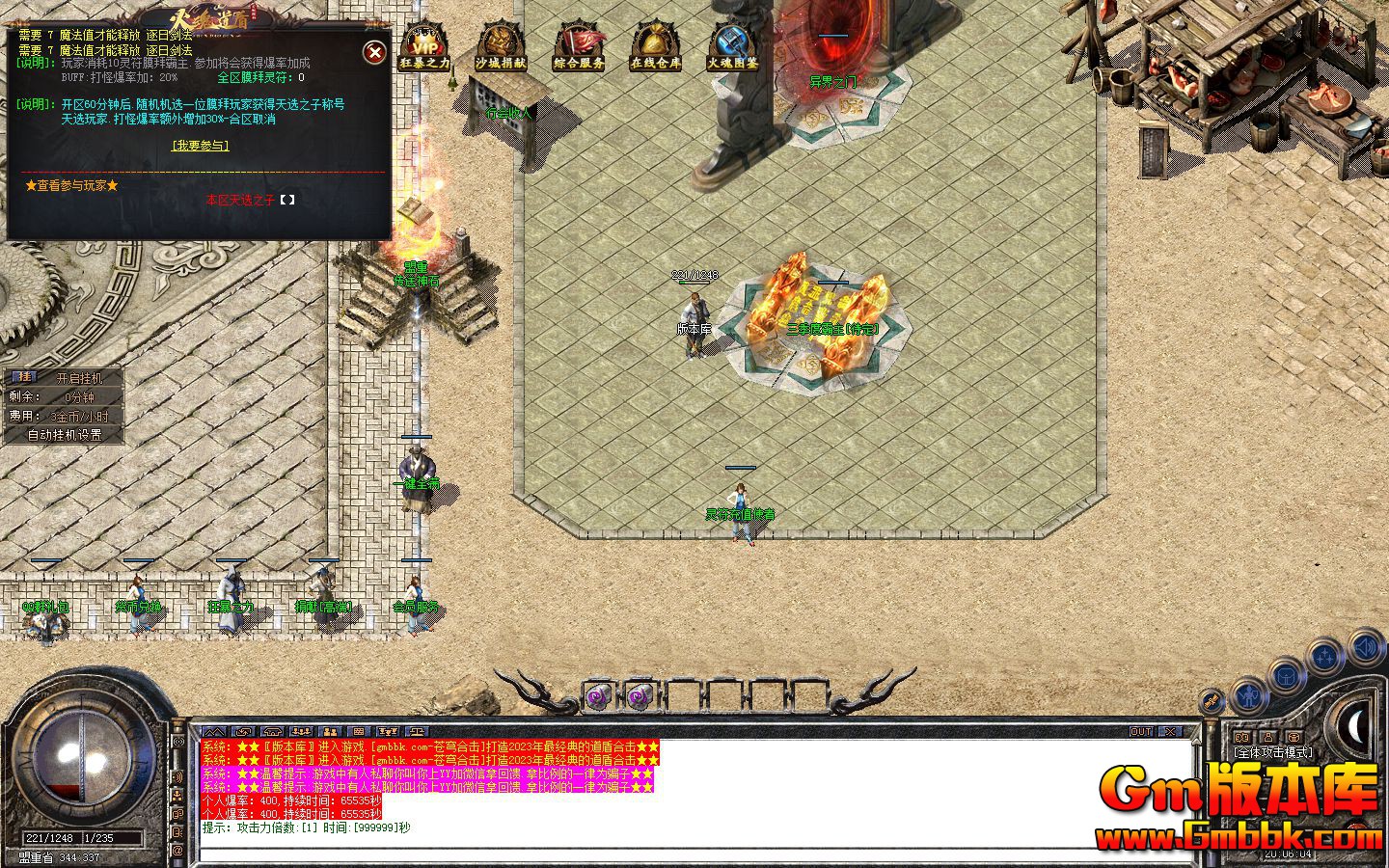Open the 火残图鉴 collection icon
This screenshot has width=1389, height=868.
(729, 45)
